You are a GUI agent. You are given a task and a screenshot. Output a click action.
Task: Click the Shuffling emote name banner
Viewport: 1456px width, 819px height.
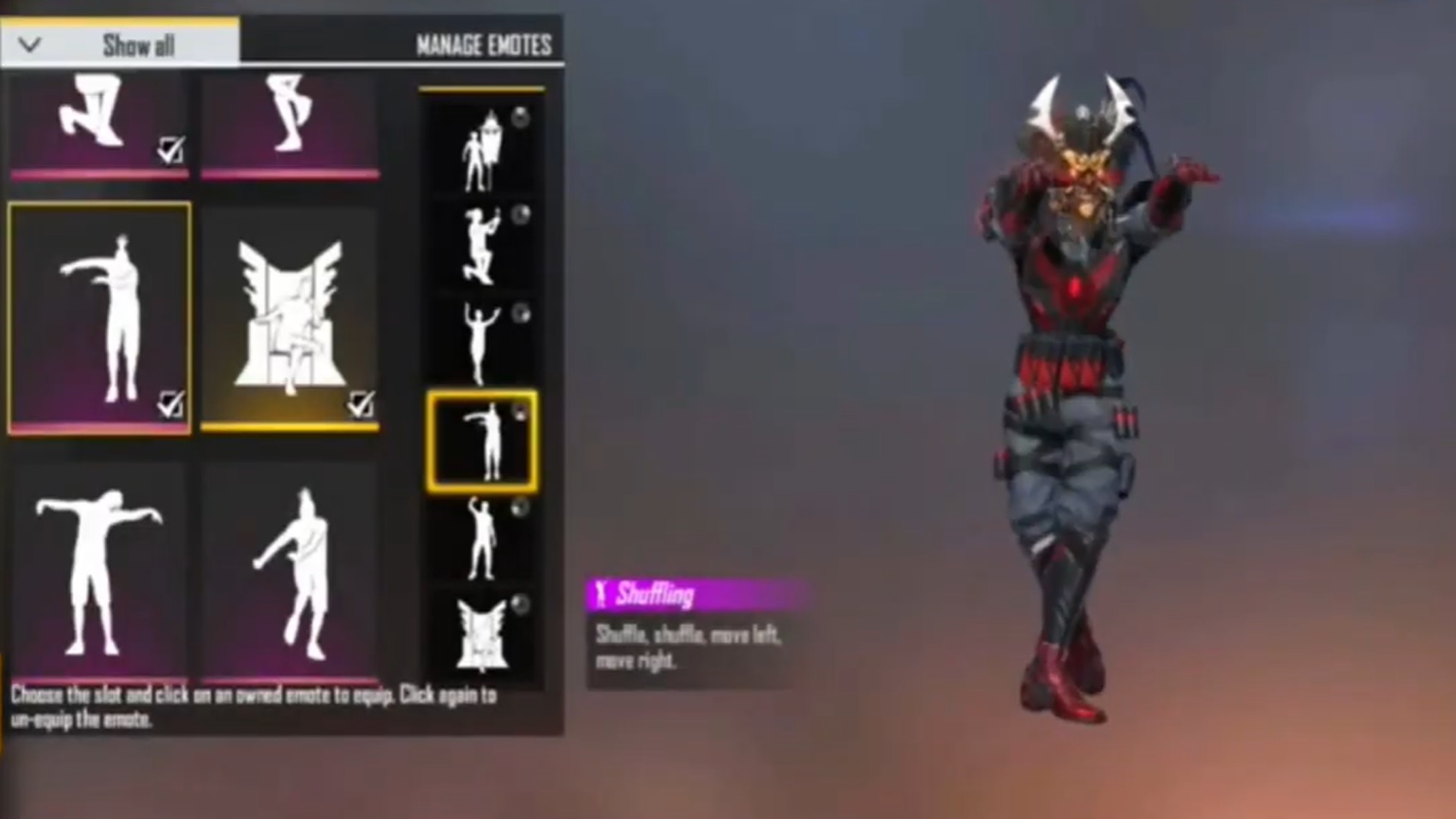coord(651,595)
